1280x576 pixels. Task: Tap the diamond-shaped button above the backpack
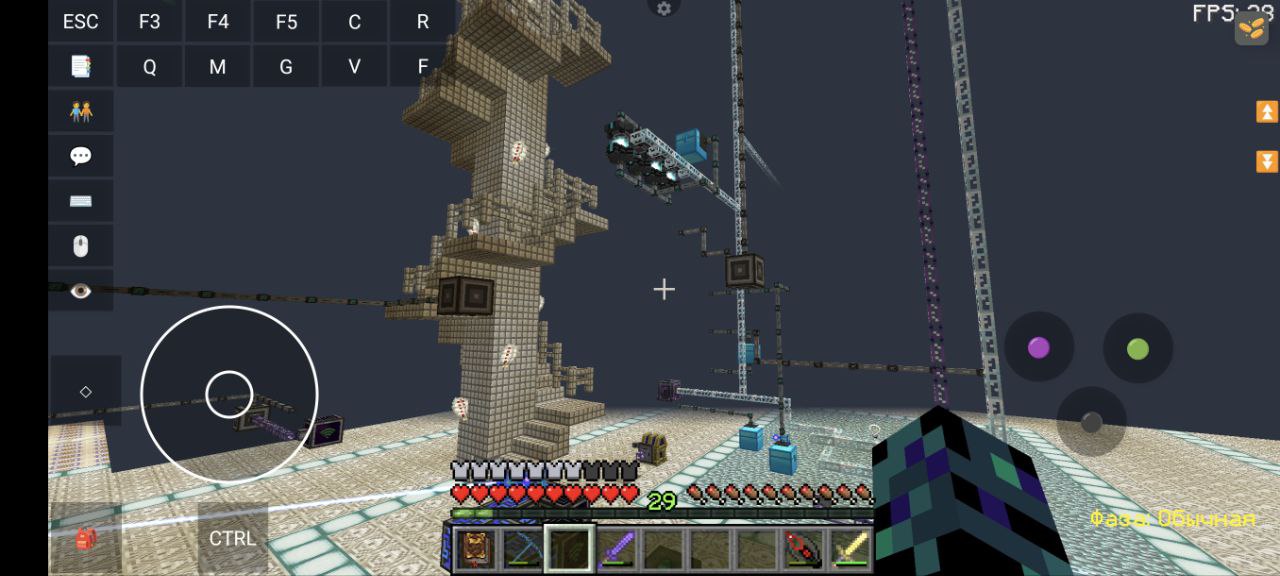click(86, 391)
